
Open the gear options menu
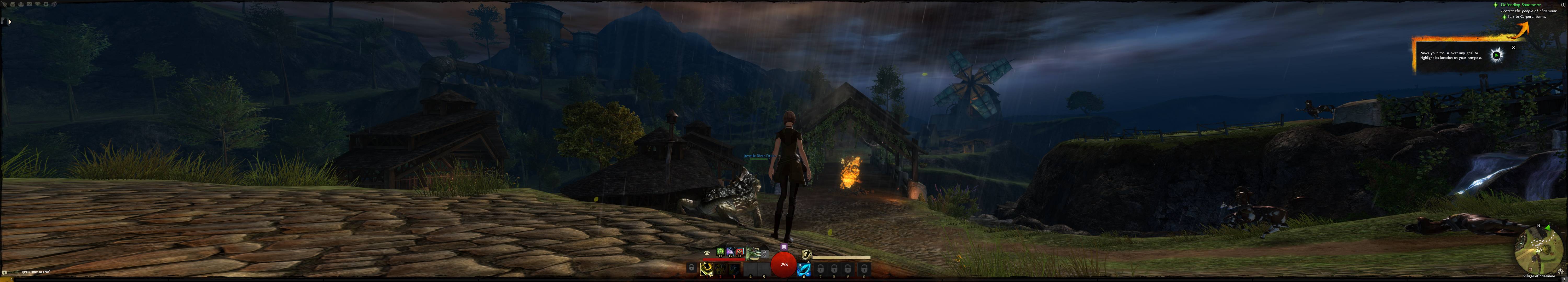tap(46, 4)
